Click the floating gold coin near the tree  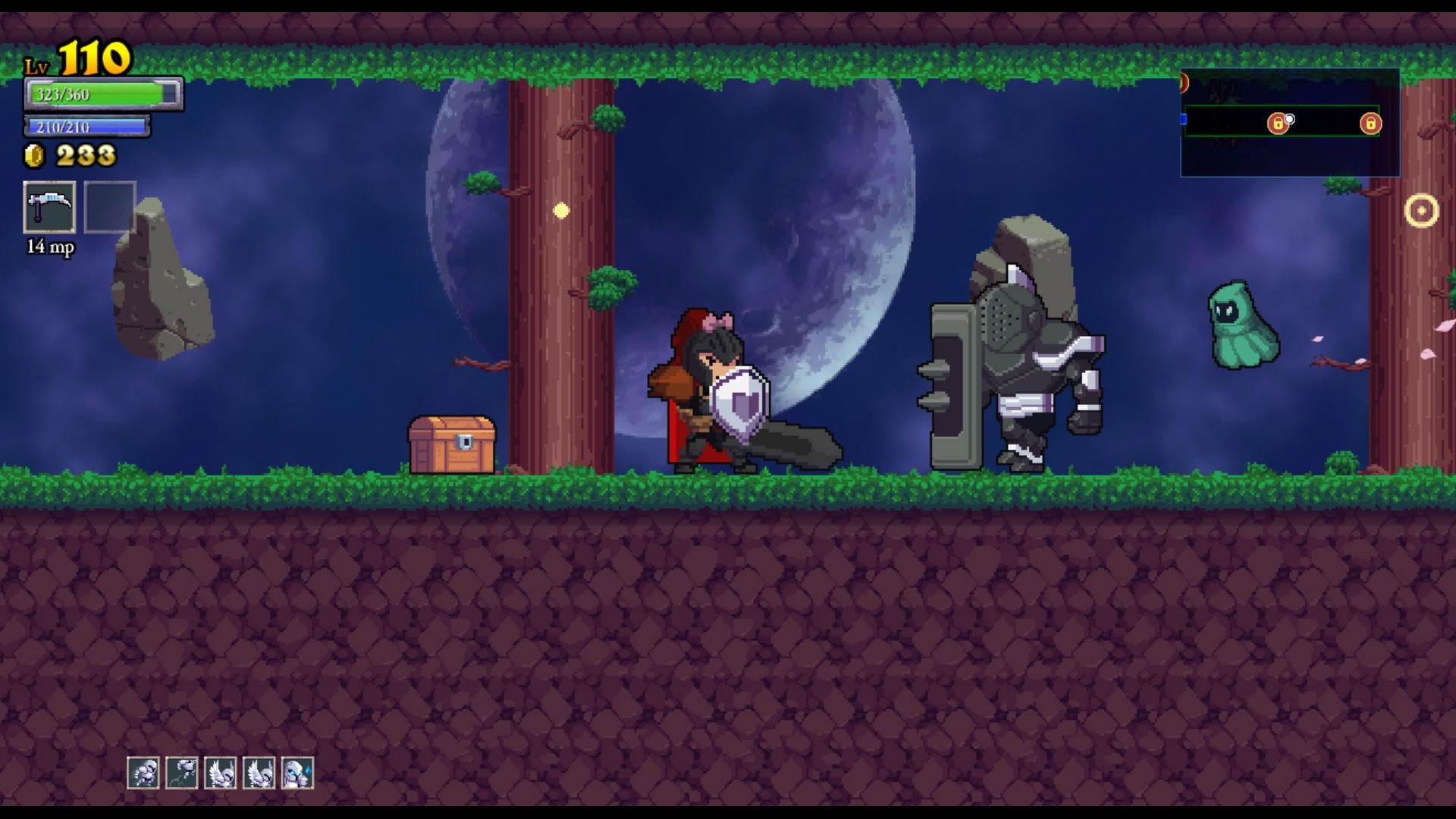(561, 210)
